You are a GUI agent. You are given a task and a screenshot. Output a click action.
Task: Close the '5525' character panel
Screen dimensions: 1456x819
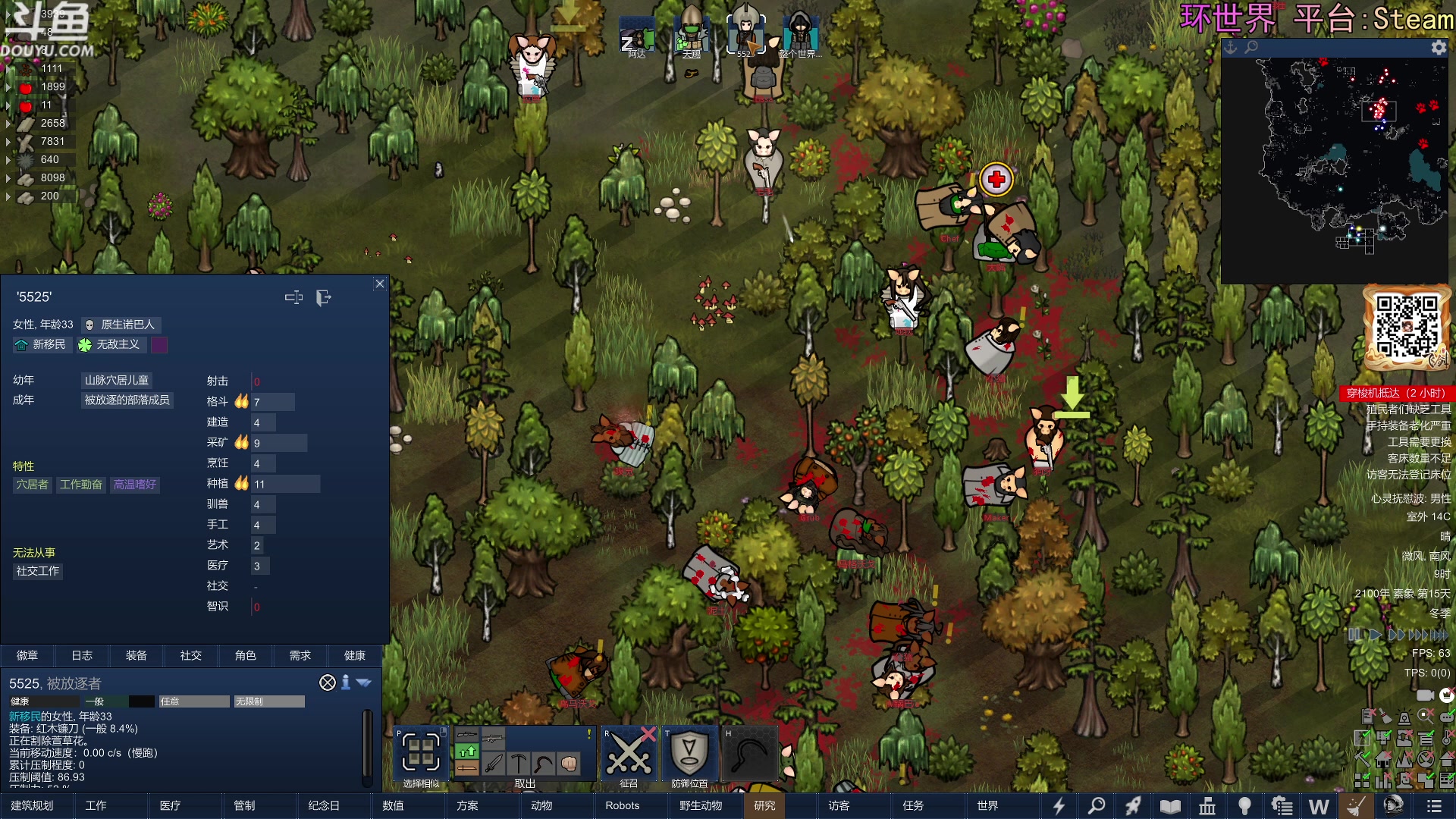pyautogui.click(x=380, y=284)
